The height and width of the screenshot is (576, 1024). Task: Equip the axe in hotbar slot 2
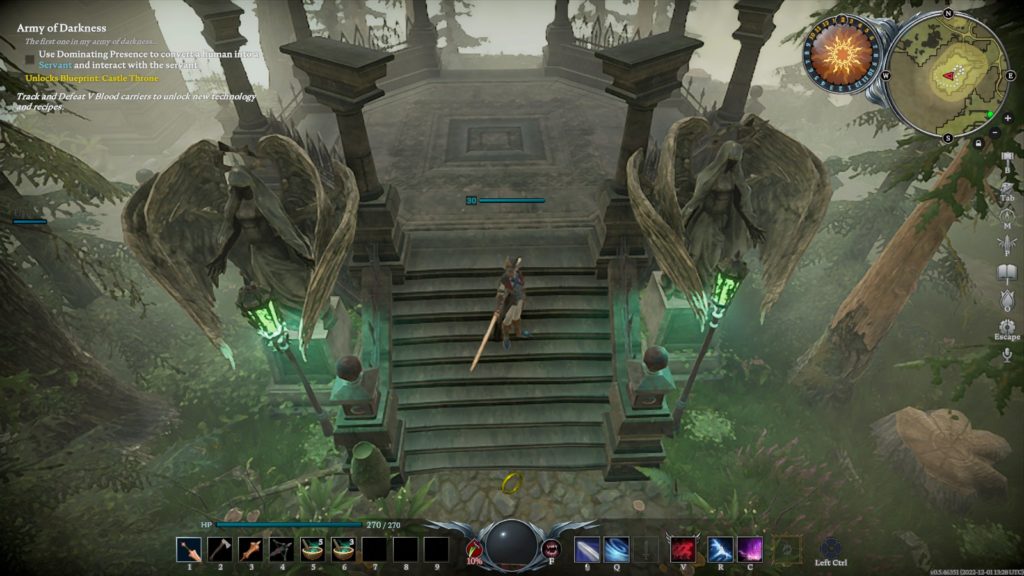[219, 549]
